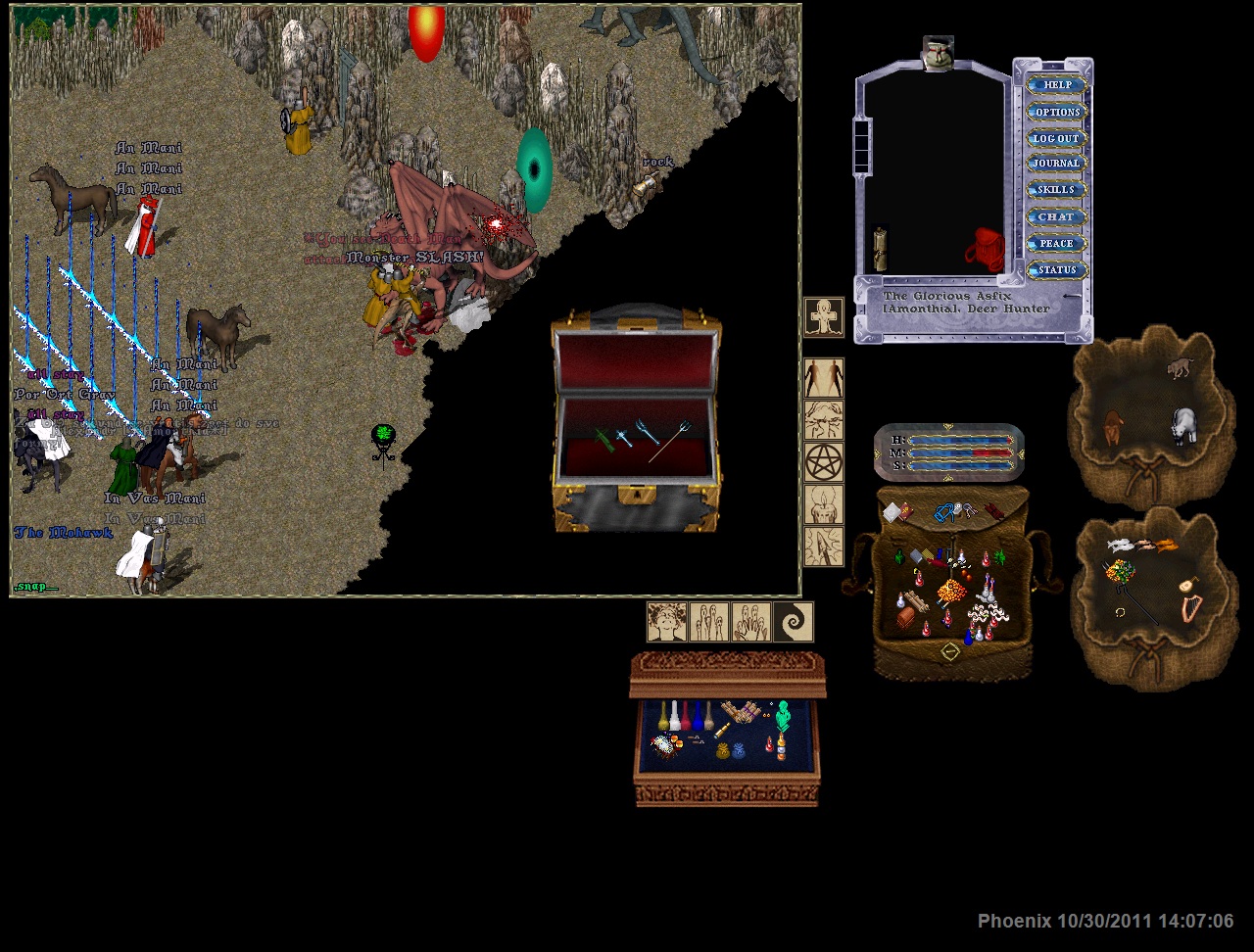Image resolution: width=1254 pixels, height=952 pixels.
Task: Show the Skills list
Action: point(1056,190)
